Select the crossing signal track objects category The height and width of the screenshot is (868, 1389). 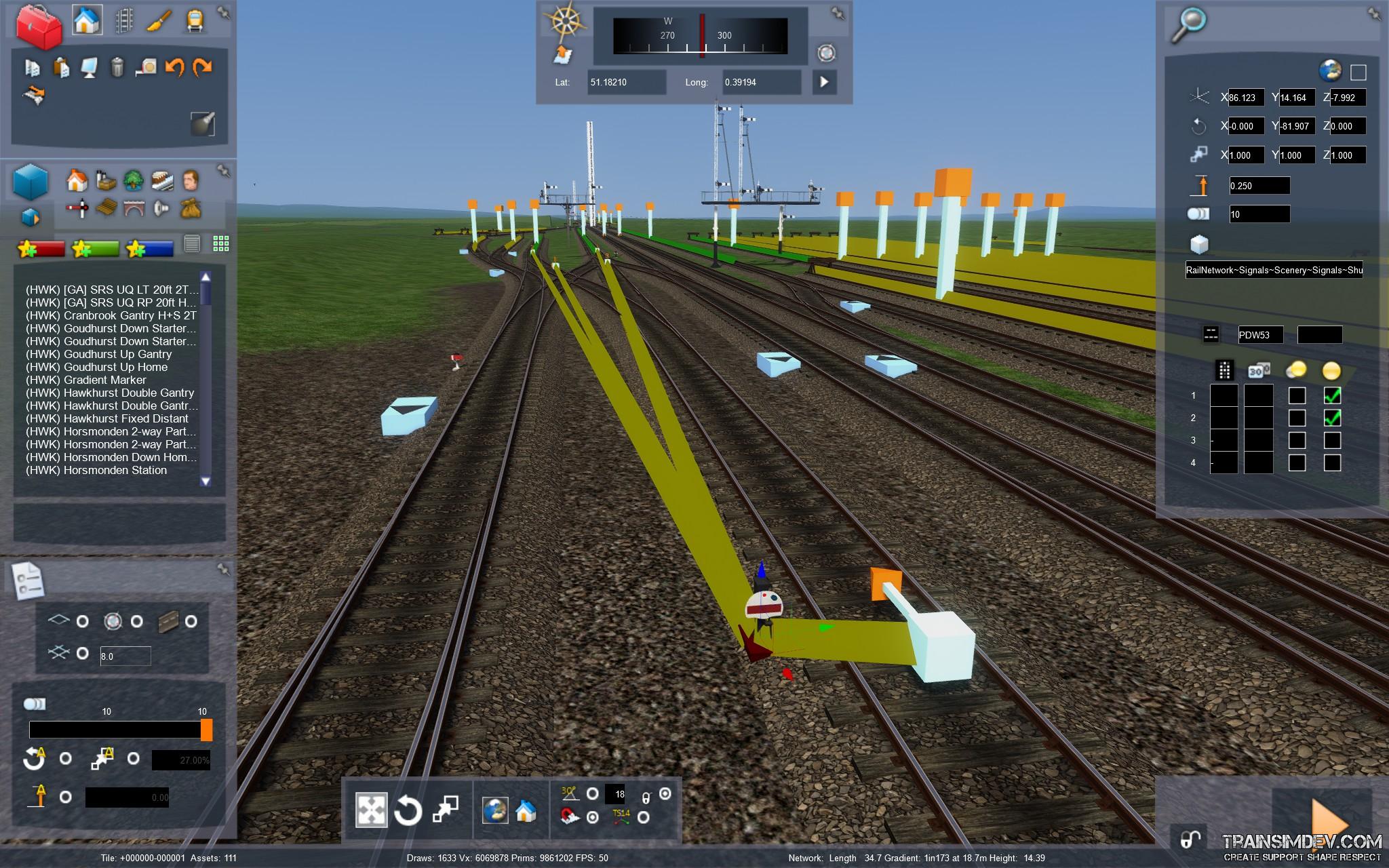[x=77, y=208]
